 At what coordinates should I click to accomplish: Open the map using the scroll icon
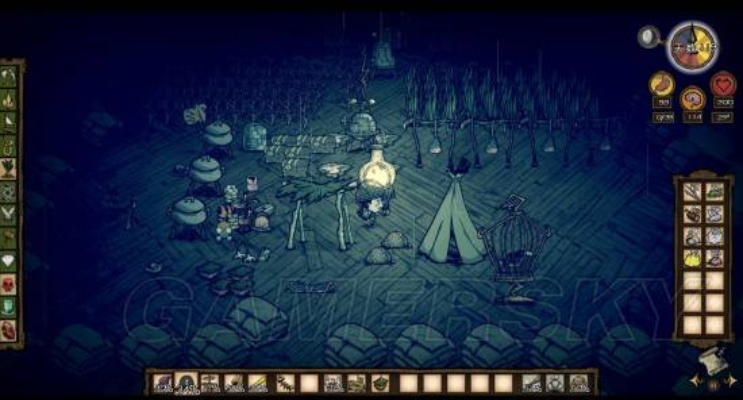click(713, 362)
